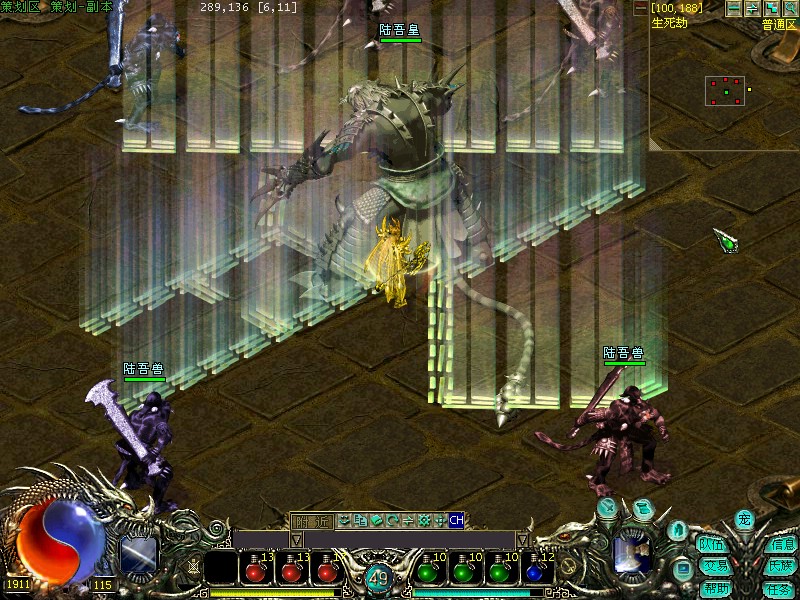
Task: Click the round monitor icon button
Action: [683, 570]
